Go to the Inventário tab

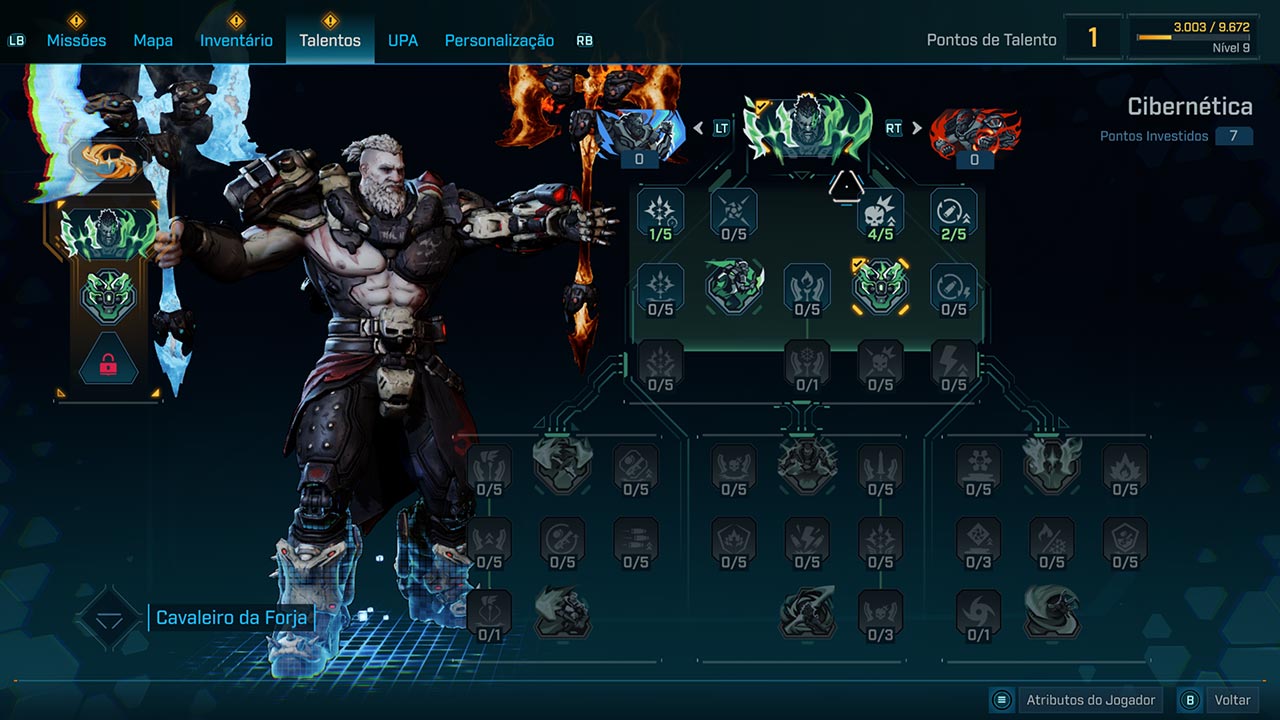pyautogui.click(x=236, y=40)
